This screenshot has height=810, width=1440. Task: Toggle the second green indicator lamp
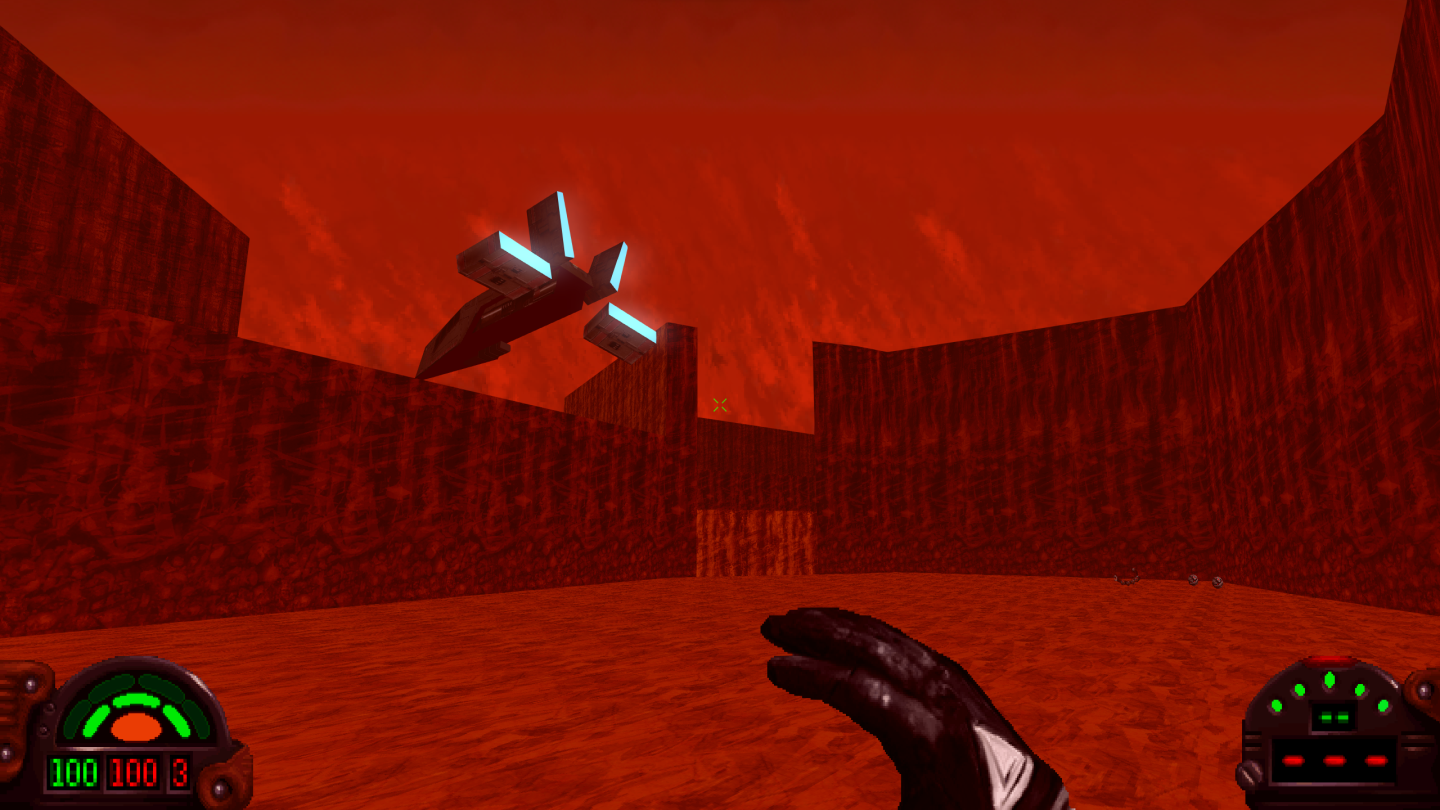(1300, 689)
